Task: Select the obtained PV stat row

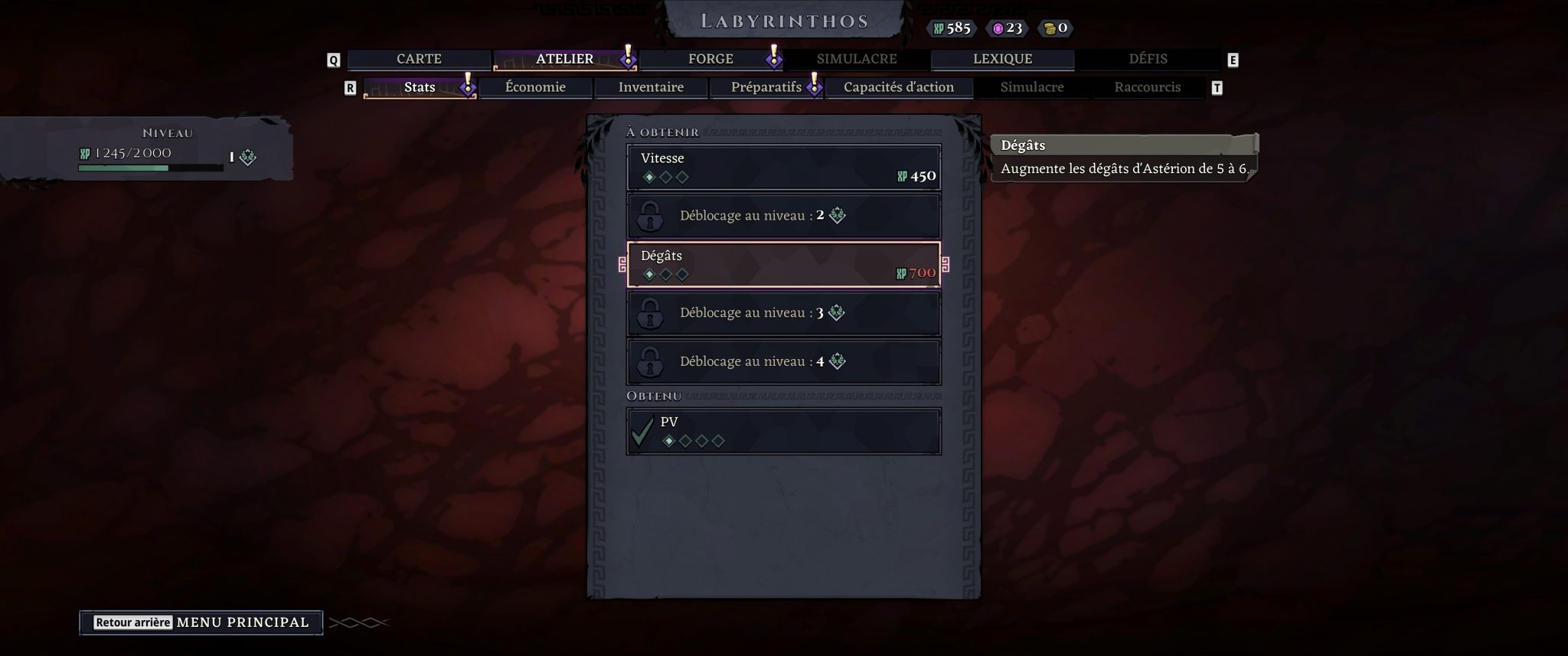Action: pyautogui.click(x=783, y=431)
